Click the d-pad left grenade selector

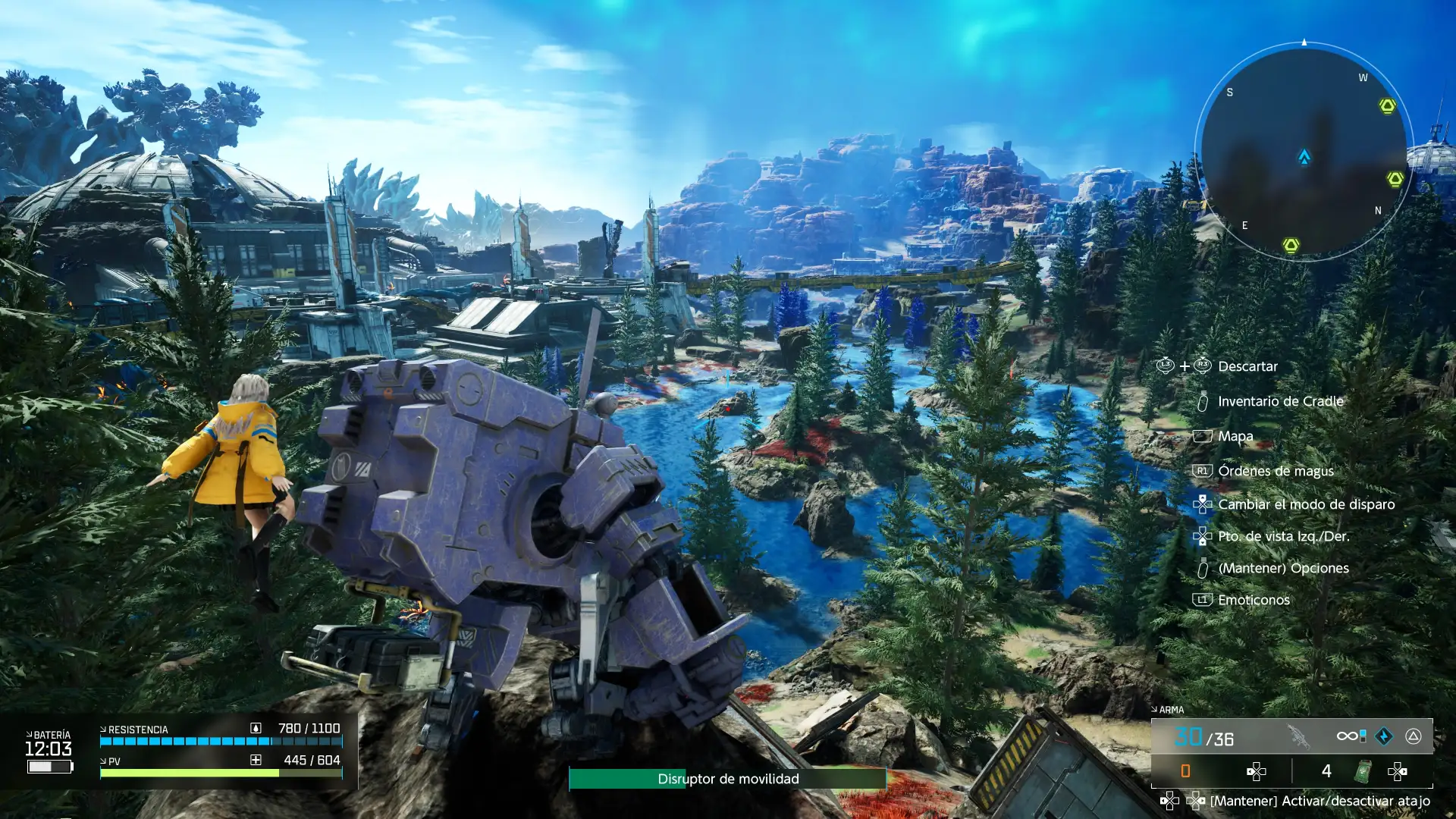[1257, 772]
